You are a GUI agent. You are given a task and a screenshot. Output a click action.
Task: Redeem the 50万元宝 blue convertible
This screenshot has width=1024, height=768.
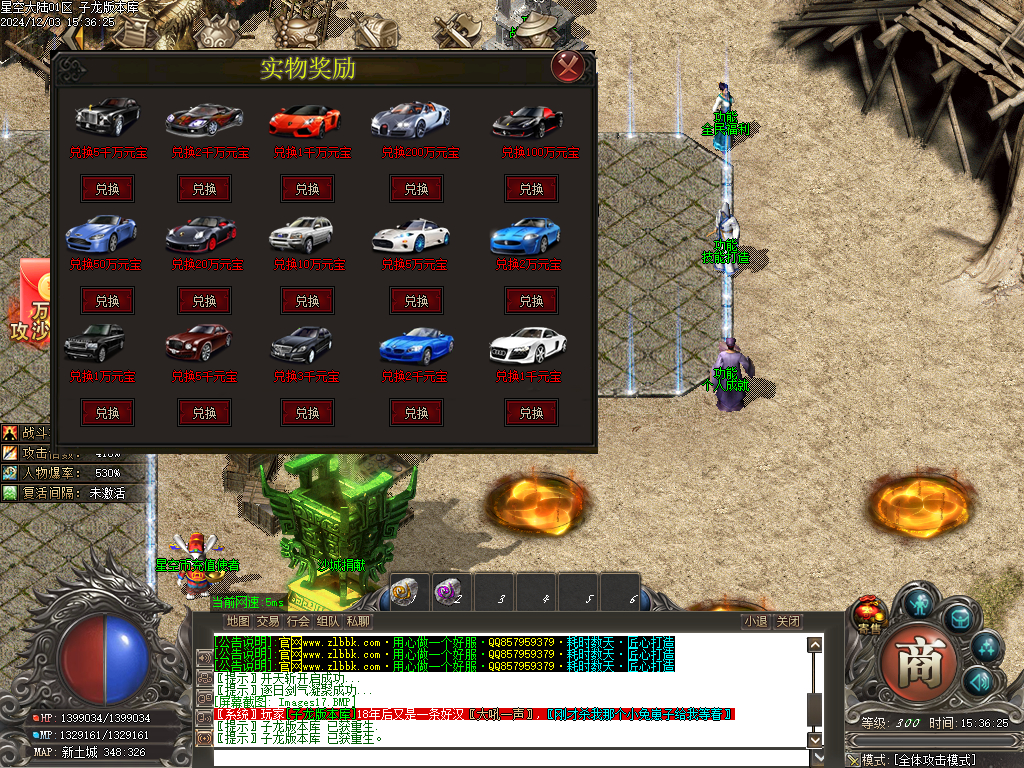(107, 301)
